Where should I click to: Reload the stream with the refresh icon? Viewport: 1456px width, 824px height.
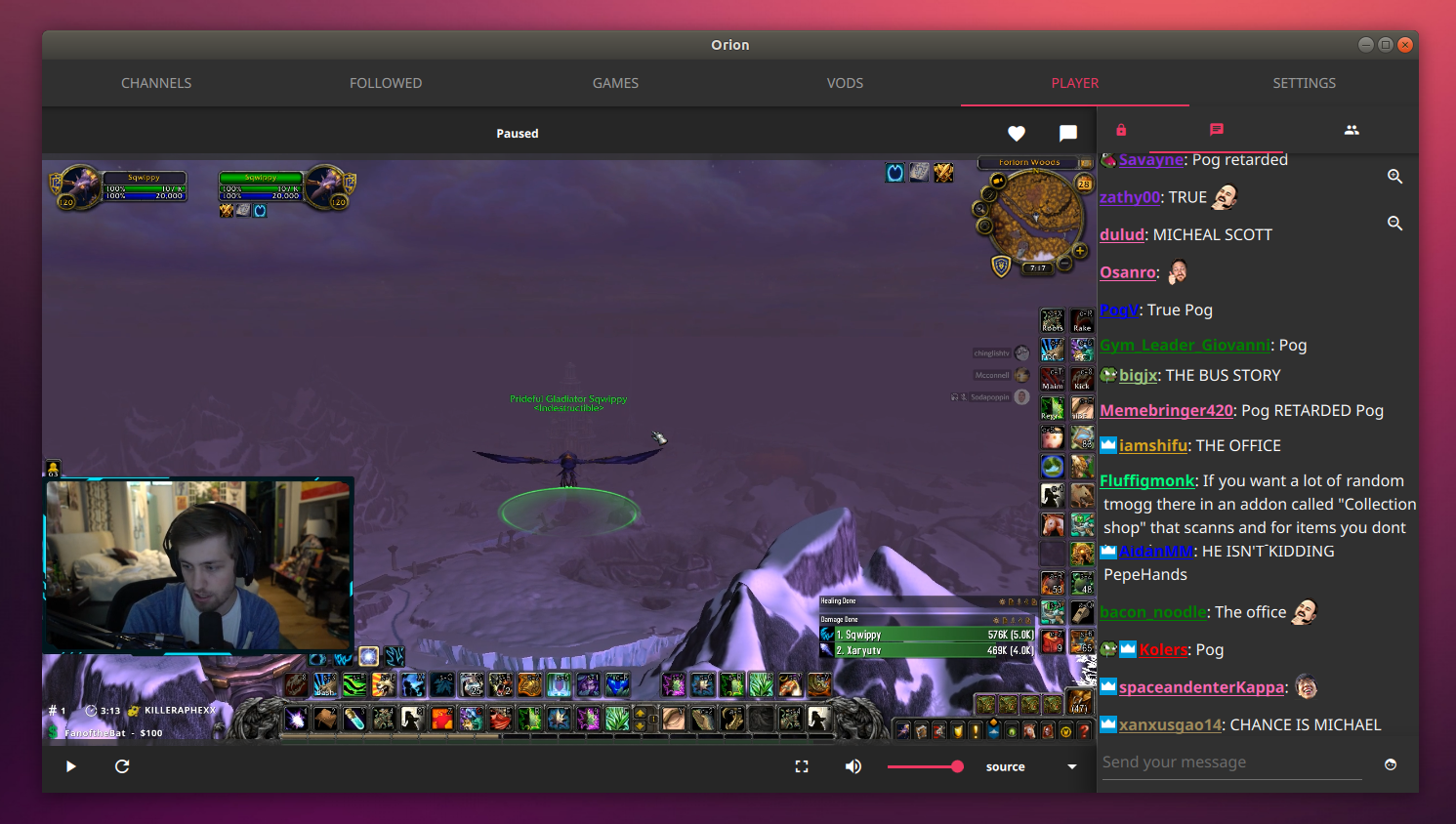coord(121,766)
